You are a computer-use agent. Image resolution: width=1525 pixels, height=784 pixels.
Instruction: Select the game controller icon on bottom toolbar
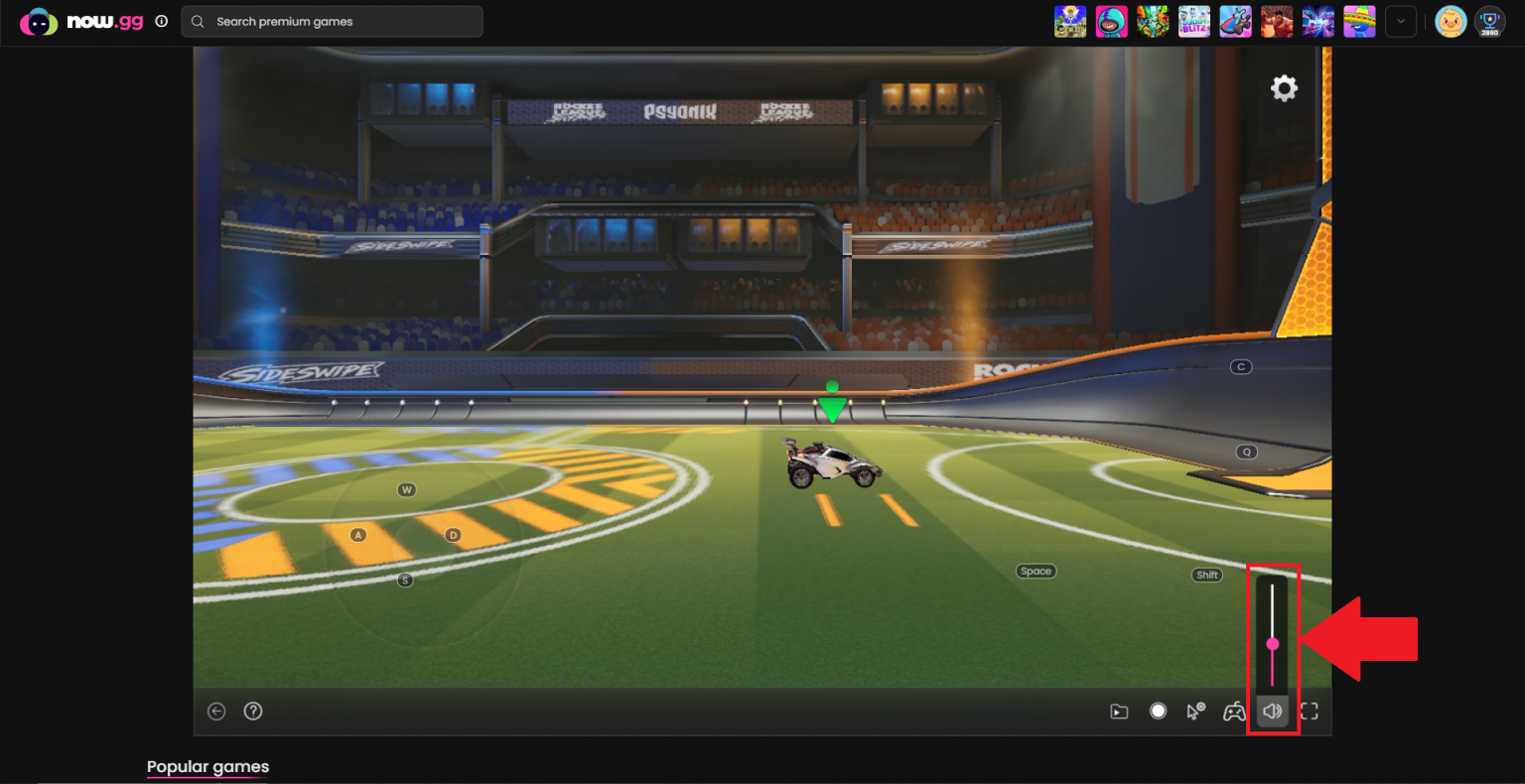[1234, 711]
